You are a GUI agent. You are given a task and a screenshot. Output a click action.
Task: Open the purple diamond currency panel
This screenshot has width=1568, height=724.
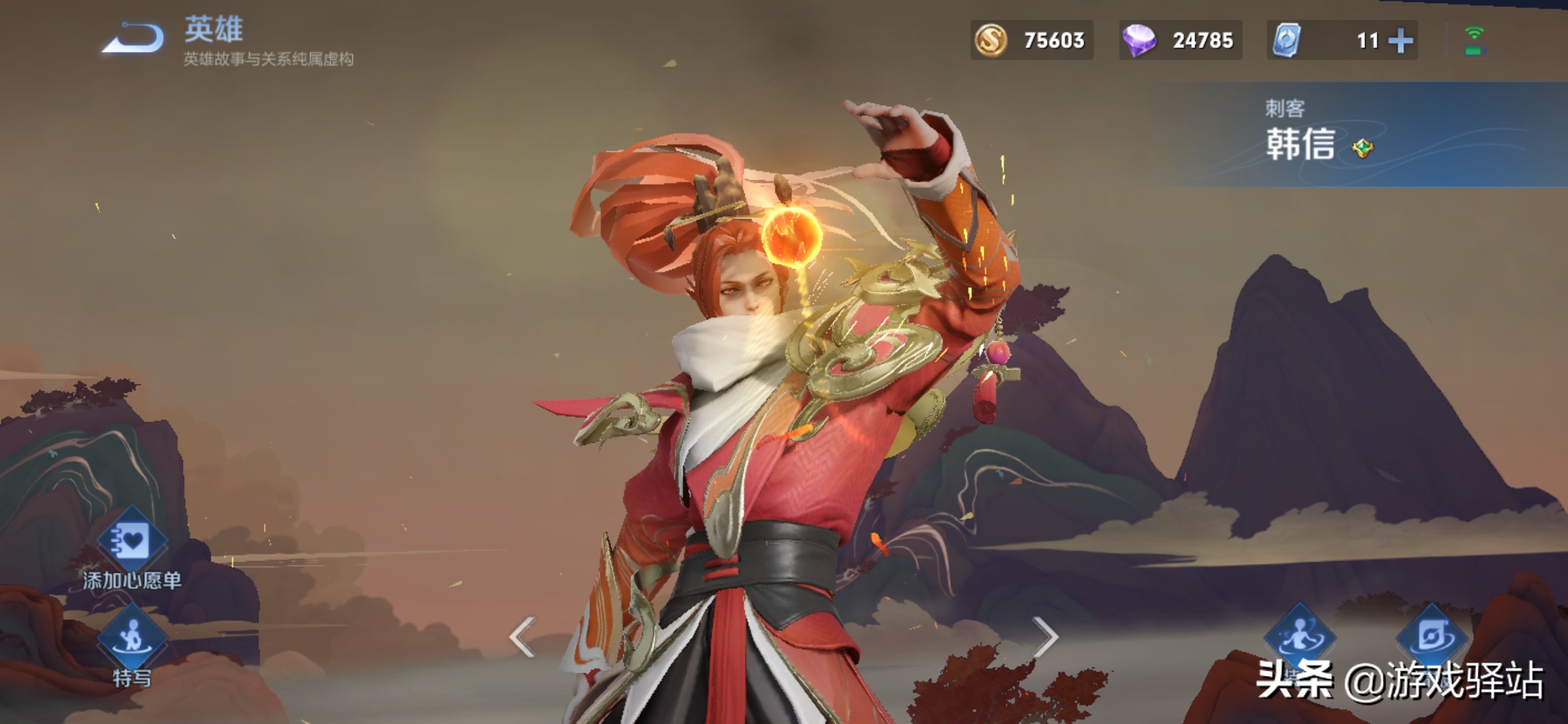click(x=1180, y=40)
